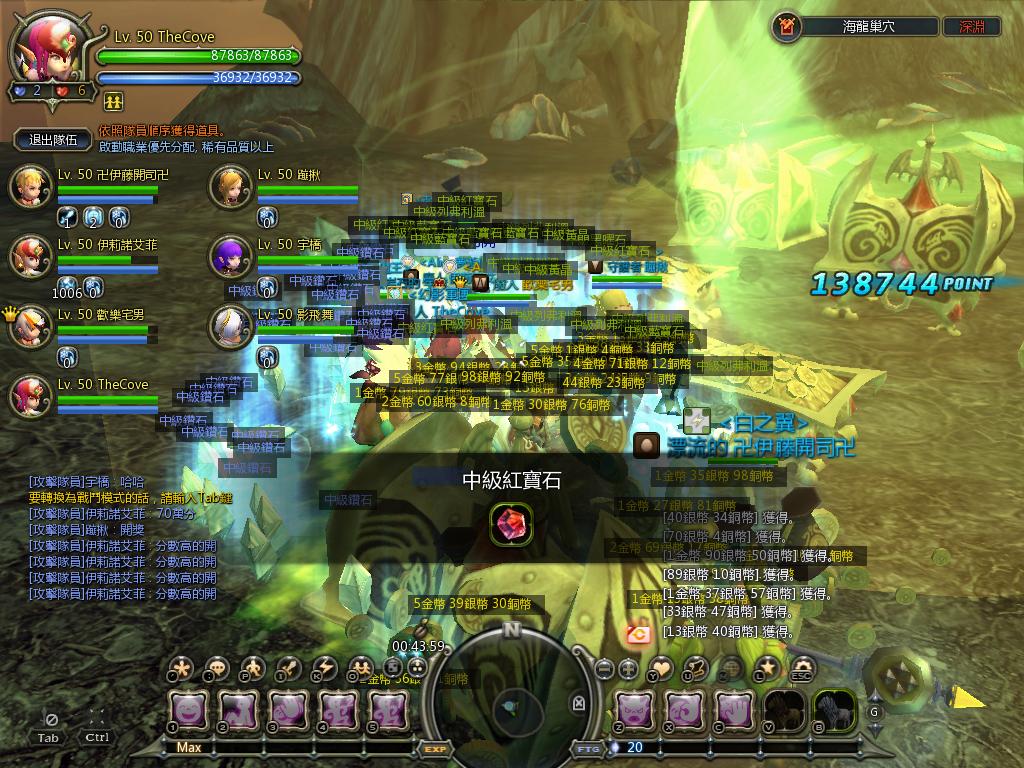The width and height of the screenshot is (1024, 768).
Task: Zoom out the minimap with minus button
Action: point(604,667)
